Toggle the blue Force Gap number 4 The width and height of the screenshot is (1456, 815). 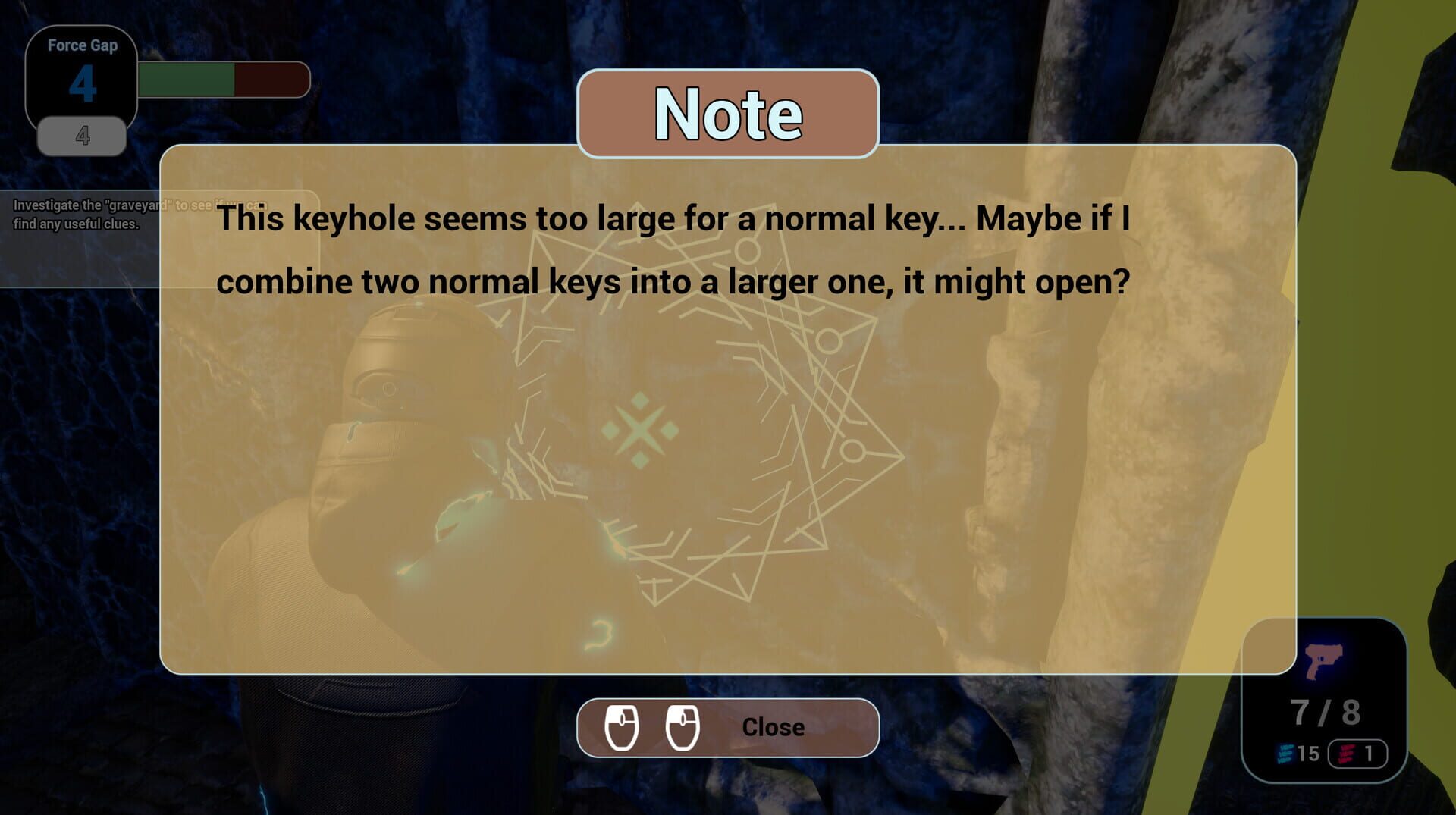point(82,86)
